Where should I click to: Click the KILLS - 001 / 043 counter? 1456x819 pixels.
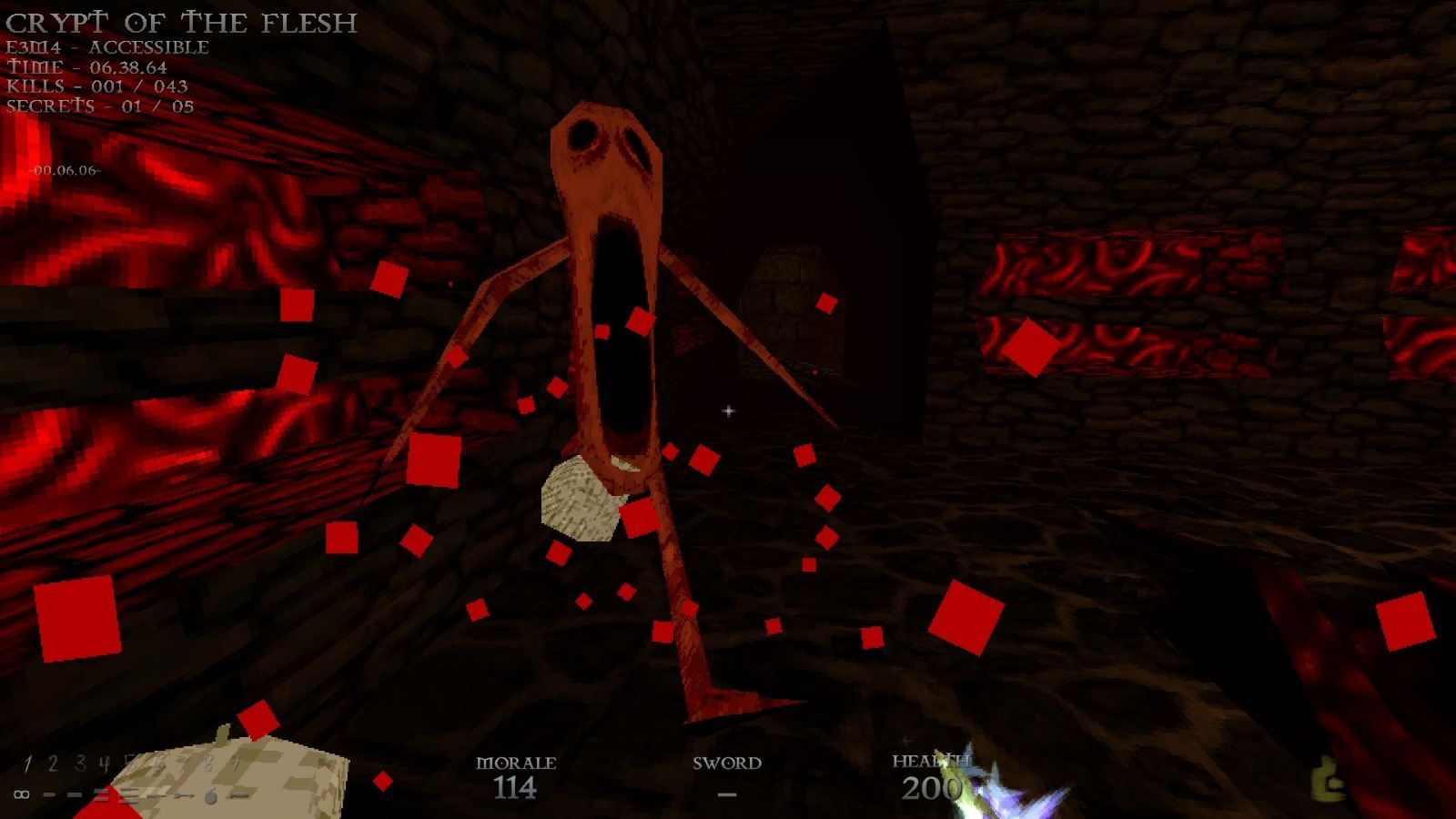tap(97, 87)
